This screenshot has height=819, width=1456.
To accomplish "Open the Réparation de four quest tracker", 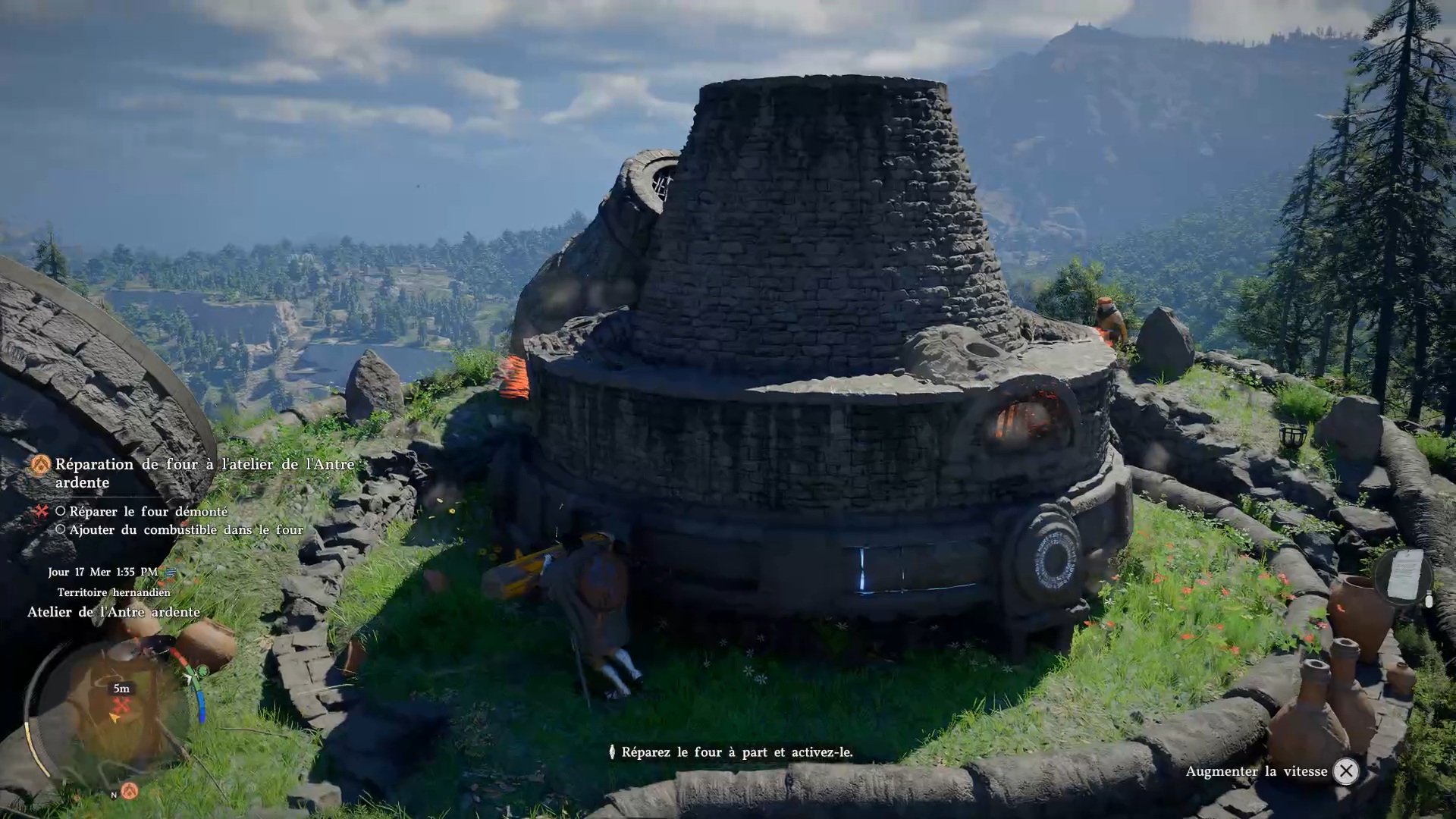I will pyautogui.click(x=204, y=472).
